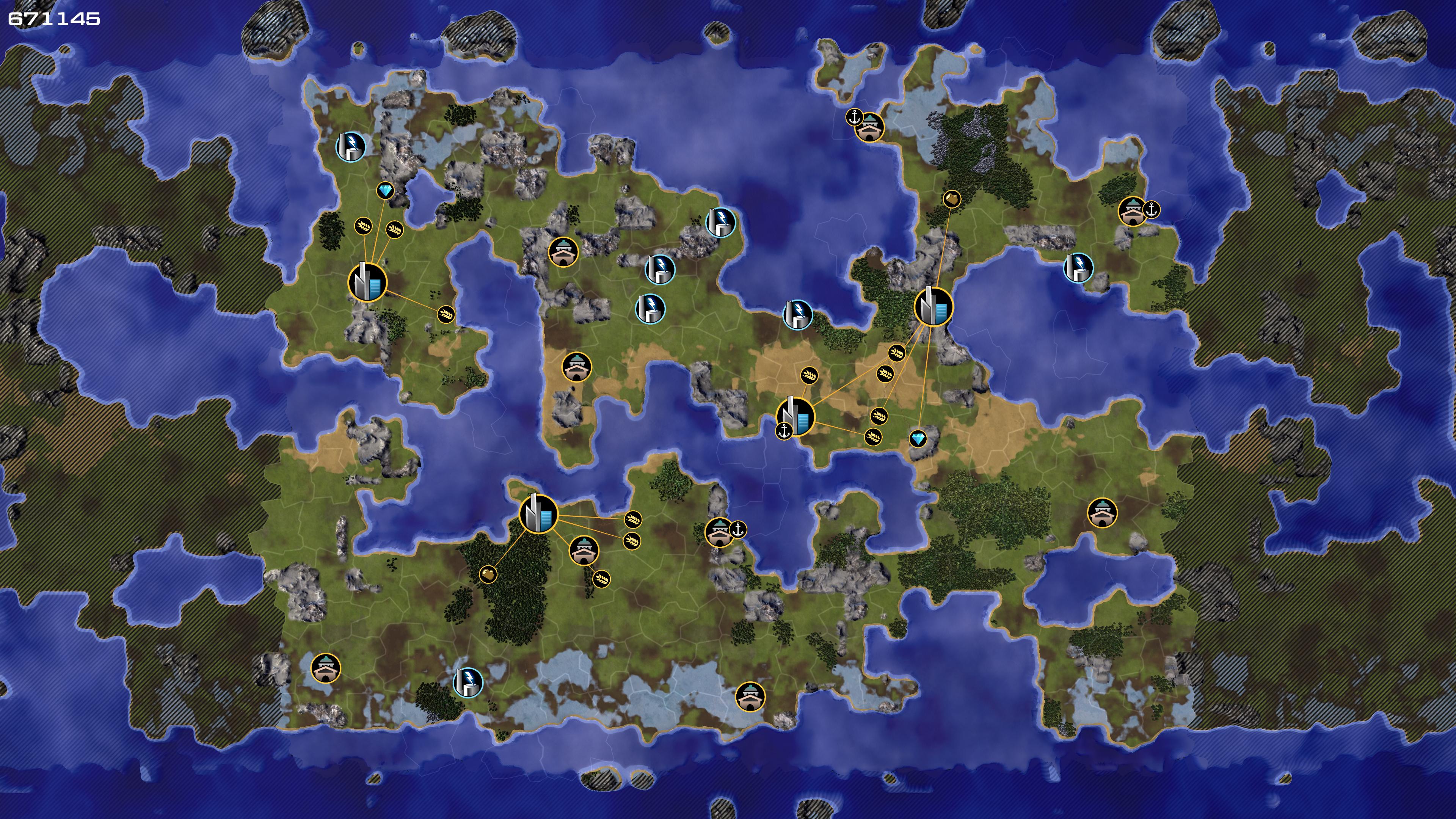Select the power plant marker on the snowfield

pos(468,683)
